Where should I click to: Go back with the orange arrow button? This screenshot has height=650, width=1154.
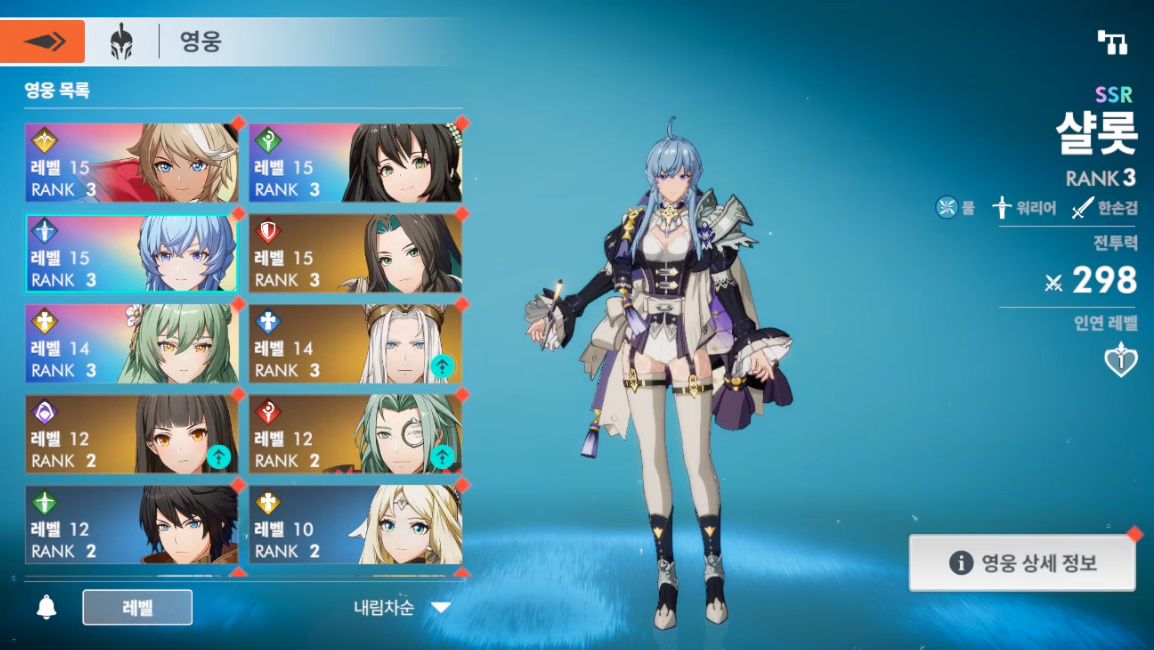[x=43, y=41]
